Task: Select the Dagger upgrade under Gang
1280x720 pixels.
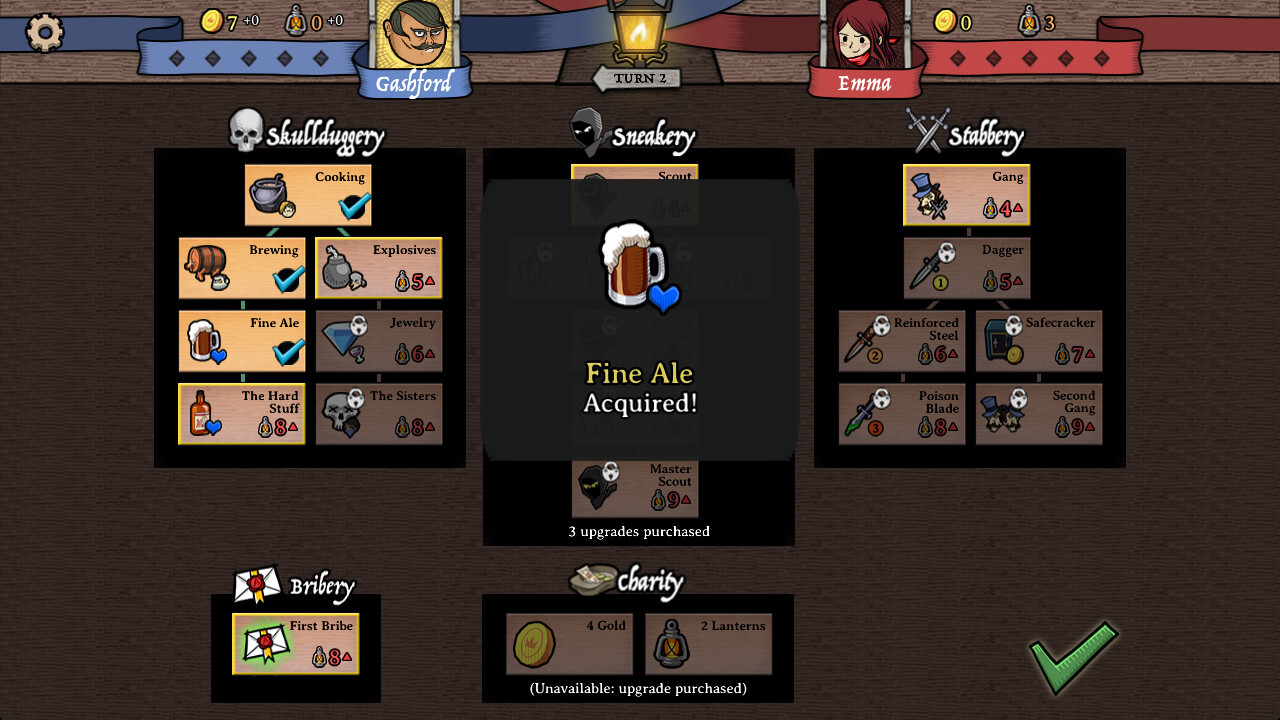Action: [x=966, y=267]
